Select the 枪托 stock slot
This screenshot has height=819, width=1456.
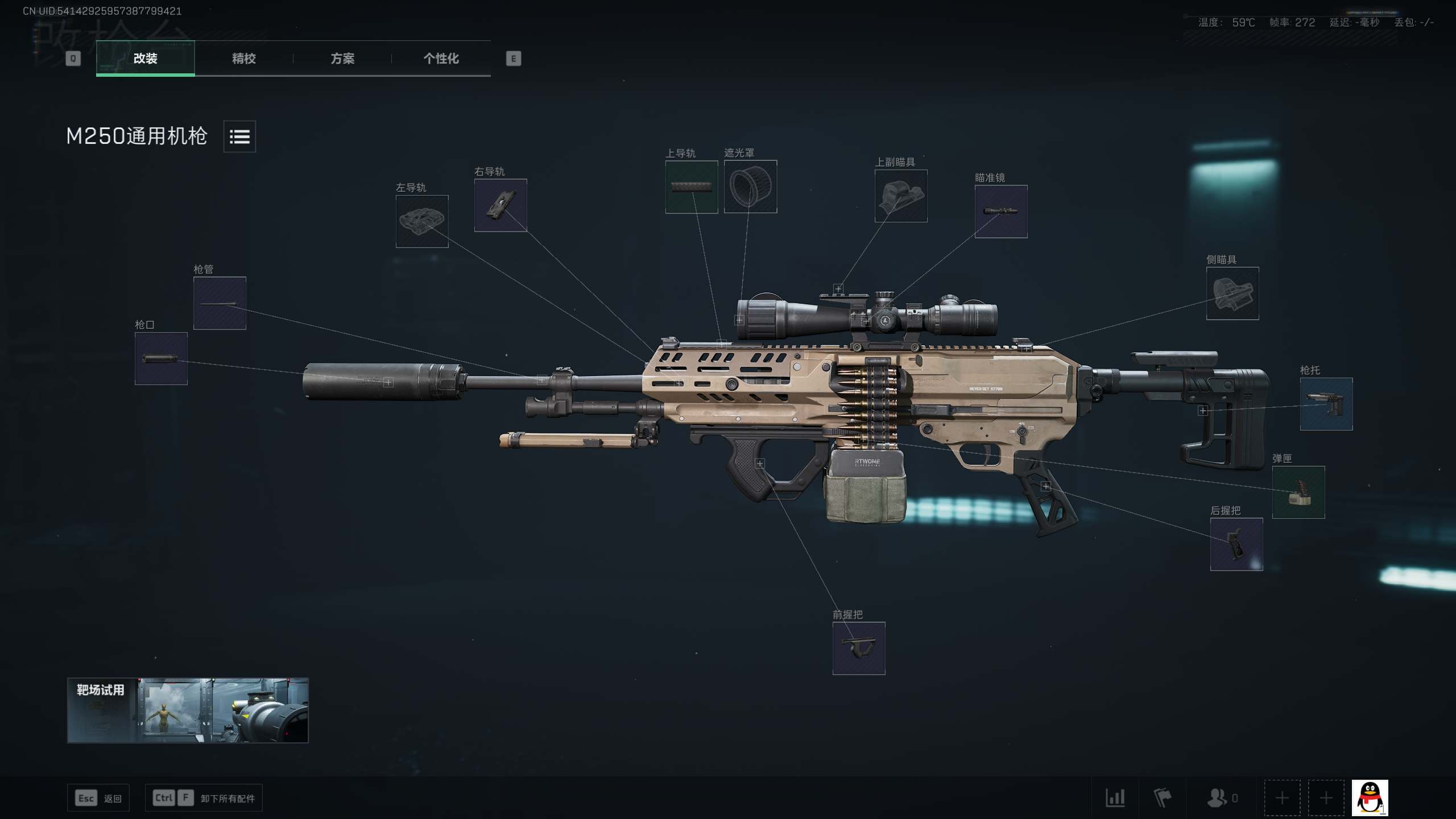pyautogui.click(x=1326, y=404)
